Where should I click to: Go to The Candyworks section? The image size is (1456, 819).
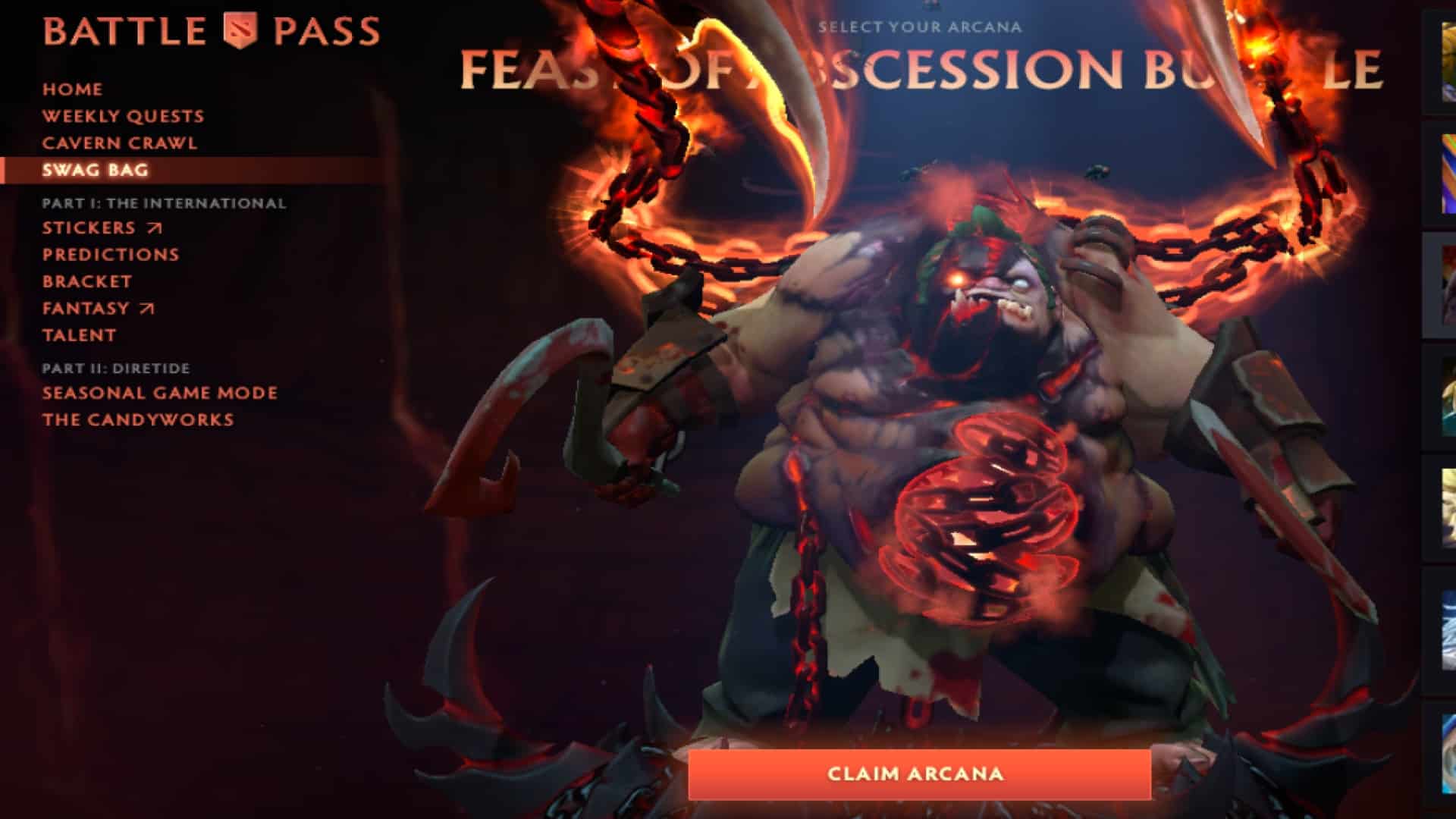pyautogui.click(x=139, y=419)
